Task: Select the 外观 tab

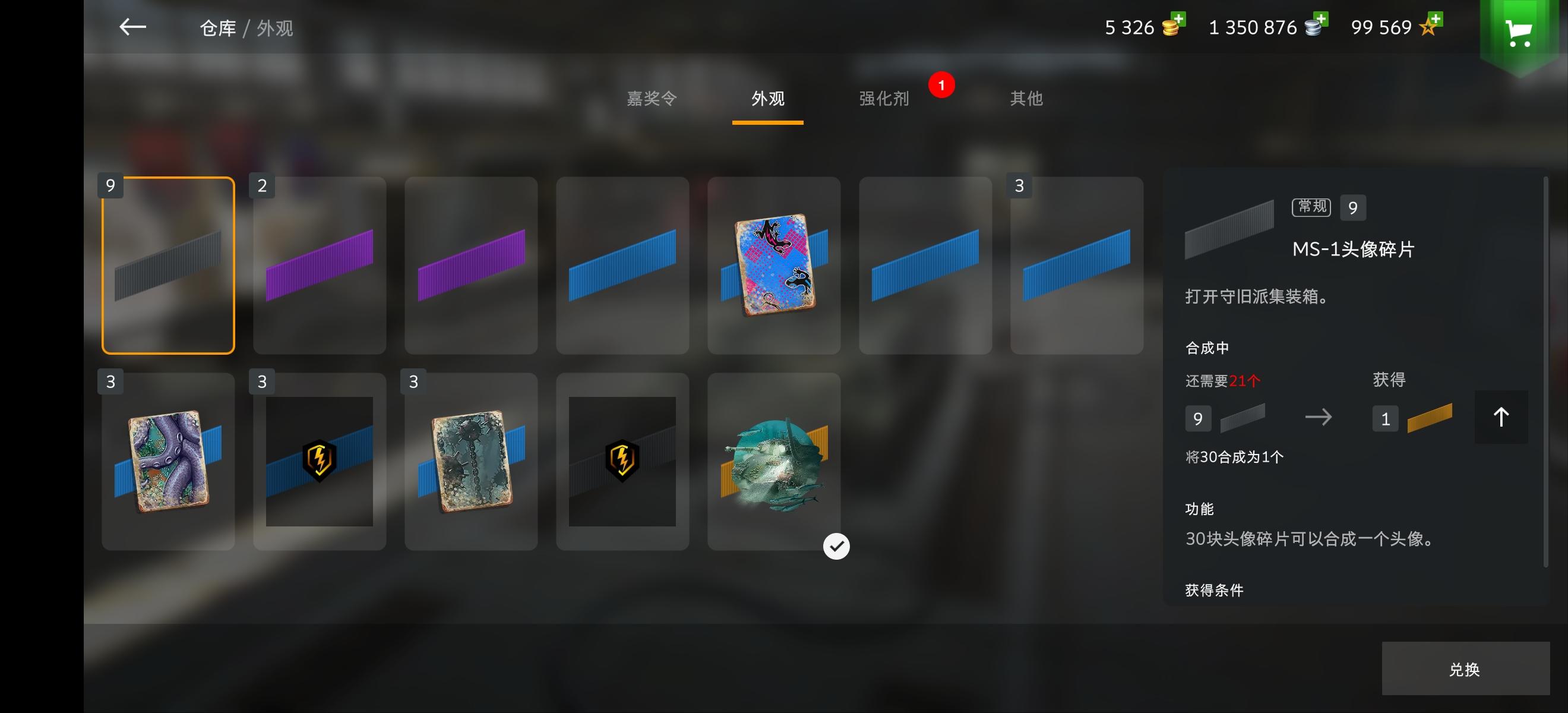Action: click(768, 99)
